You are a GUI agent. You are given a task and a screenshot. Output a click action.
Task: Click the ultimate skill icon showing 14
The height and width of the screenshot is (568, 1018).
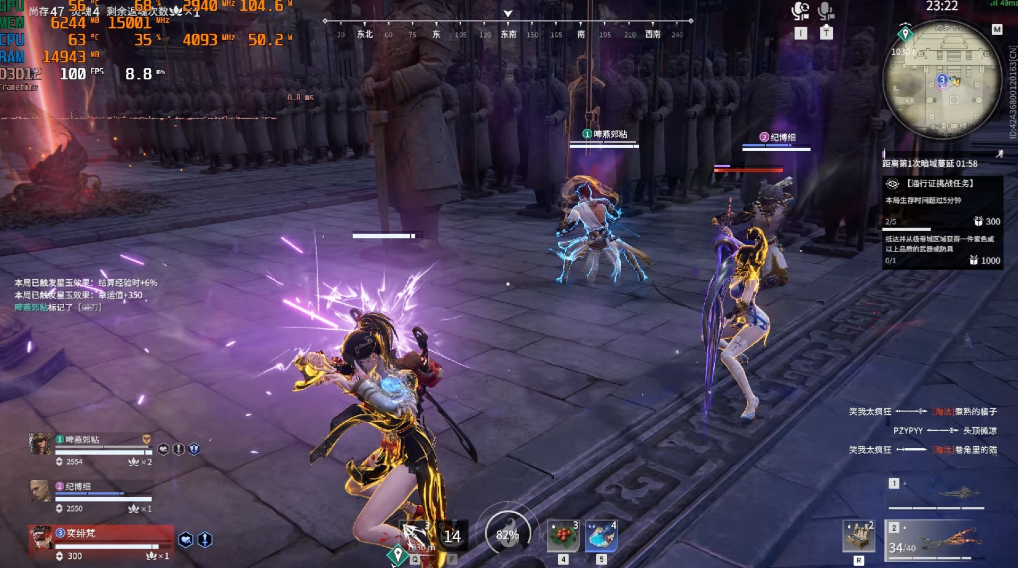[x=452, y=535]
